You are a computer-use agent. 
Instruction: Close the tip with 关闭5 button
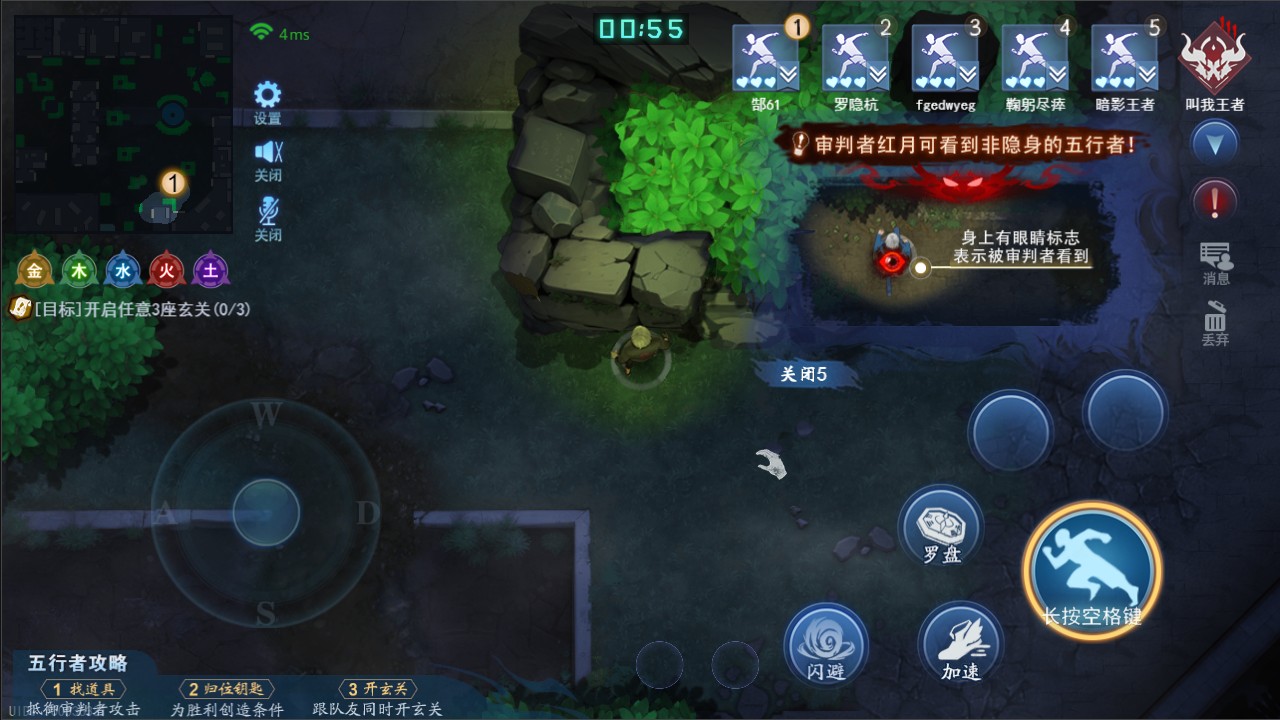pos(804,375)
